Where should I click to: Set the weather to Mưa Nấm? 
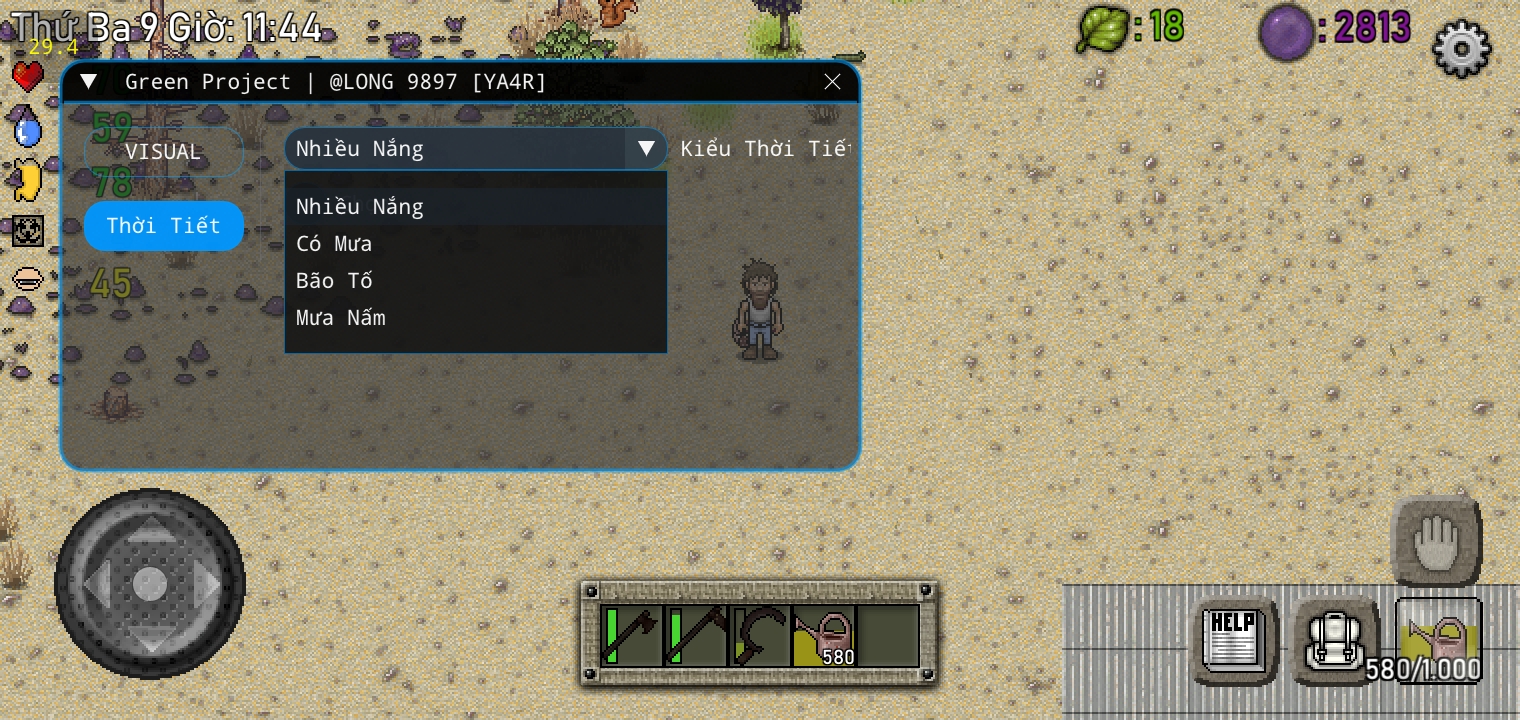coord(341,318)
